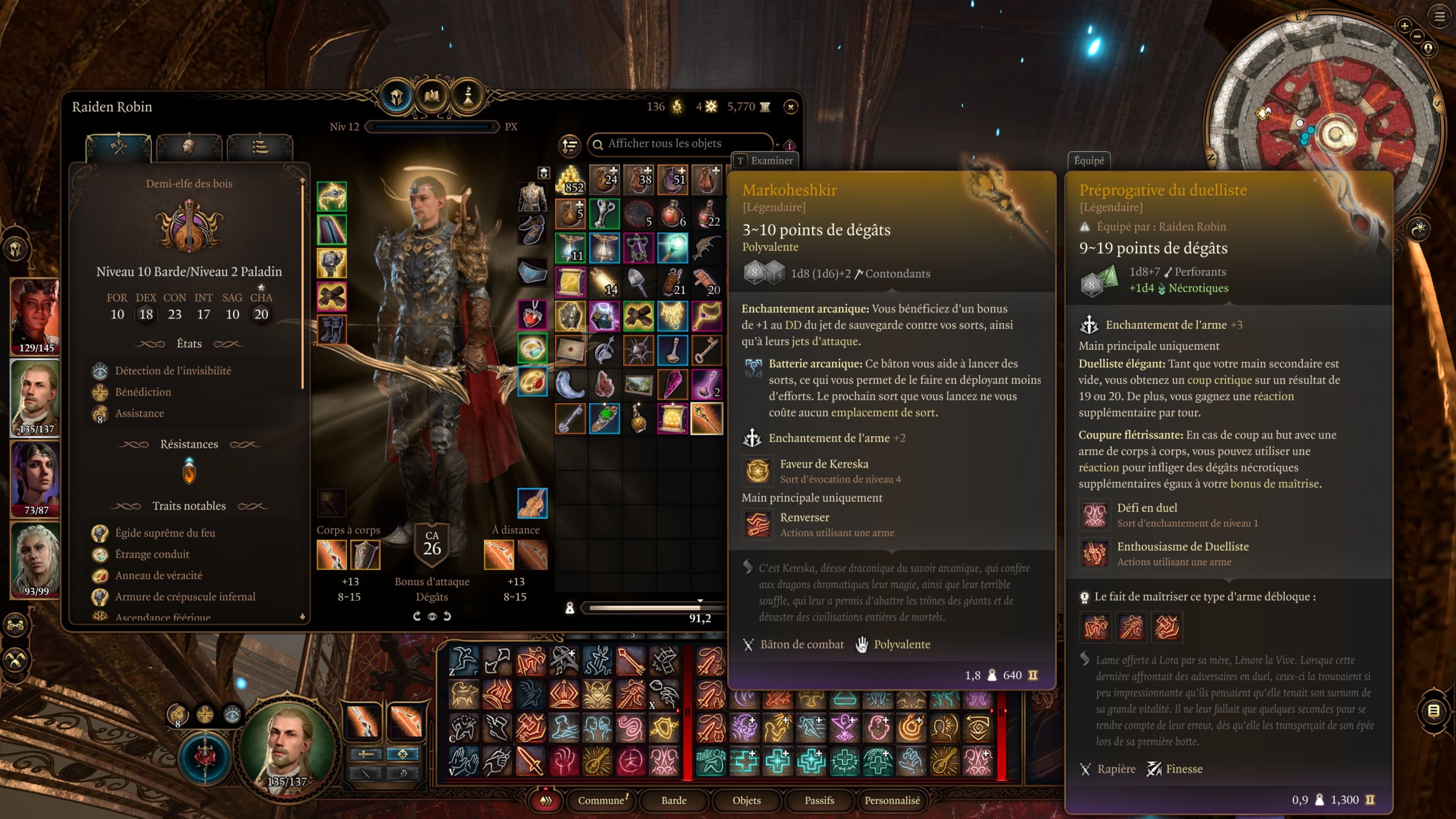Switch to the Passifs hotbar tab
1456x819 pixels.
[819, 800]
